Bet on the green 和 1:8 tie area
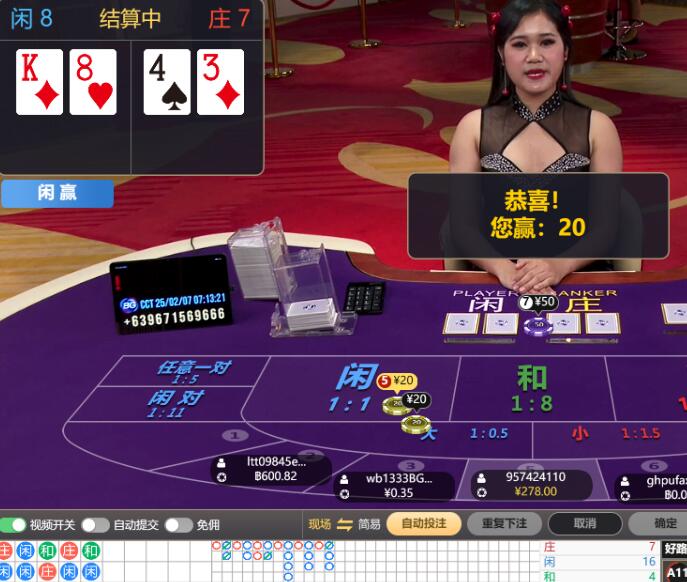Viewport: 687px width, 582px height. [x=532, y=388]
